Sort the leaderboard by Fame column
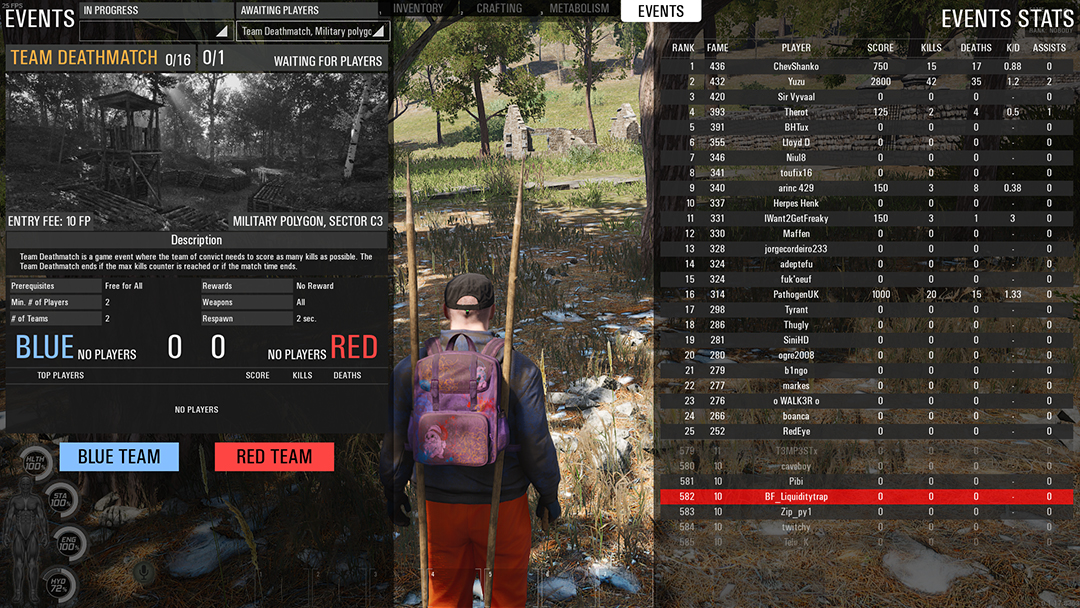1080x608 pixels. click(717, 47)
